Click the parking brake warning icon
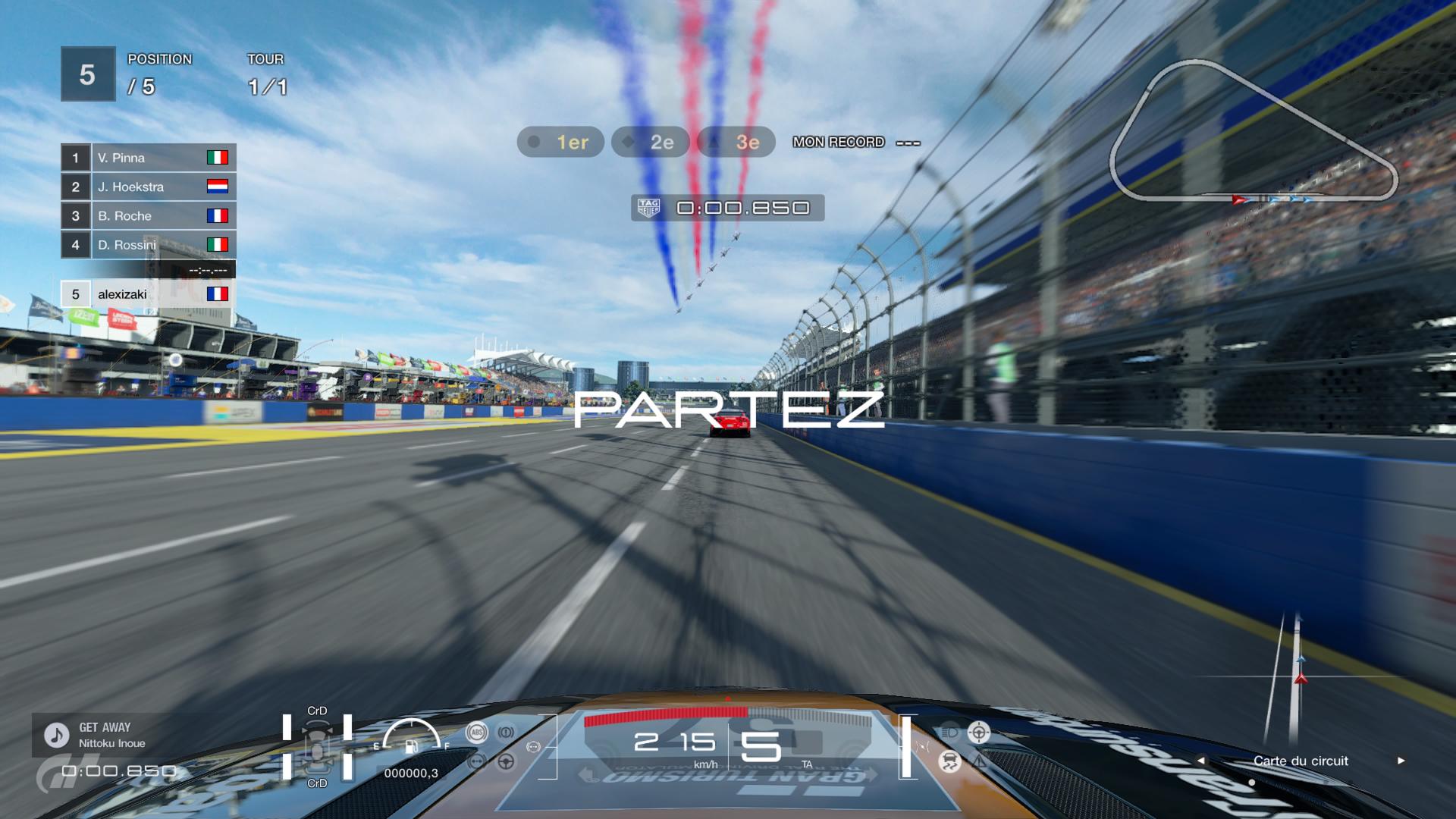Image resolution: width=1456 pixels, height=819 pixels. tap(506, 733)
